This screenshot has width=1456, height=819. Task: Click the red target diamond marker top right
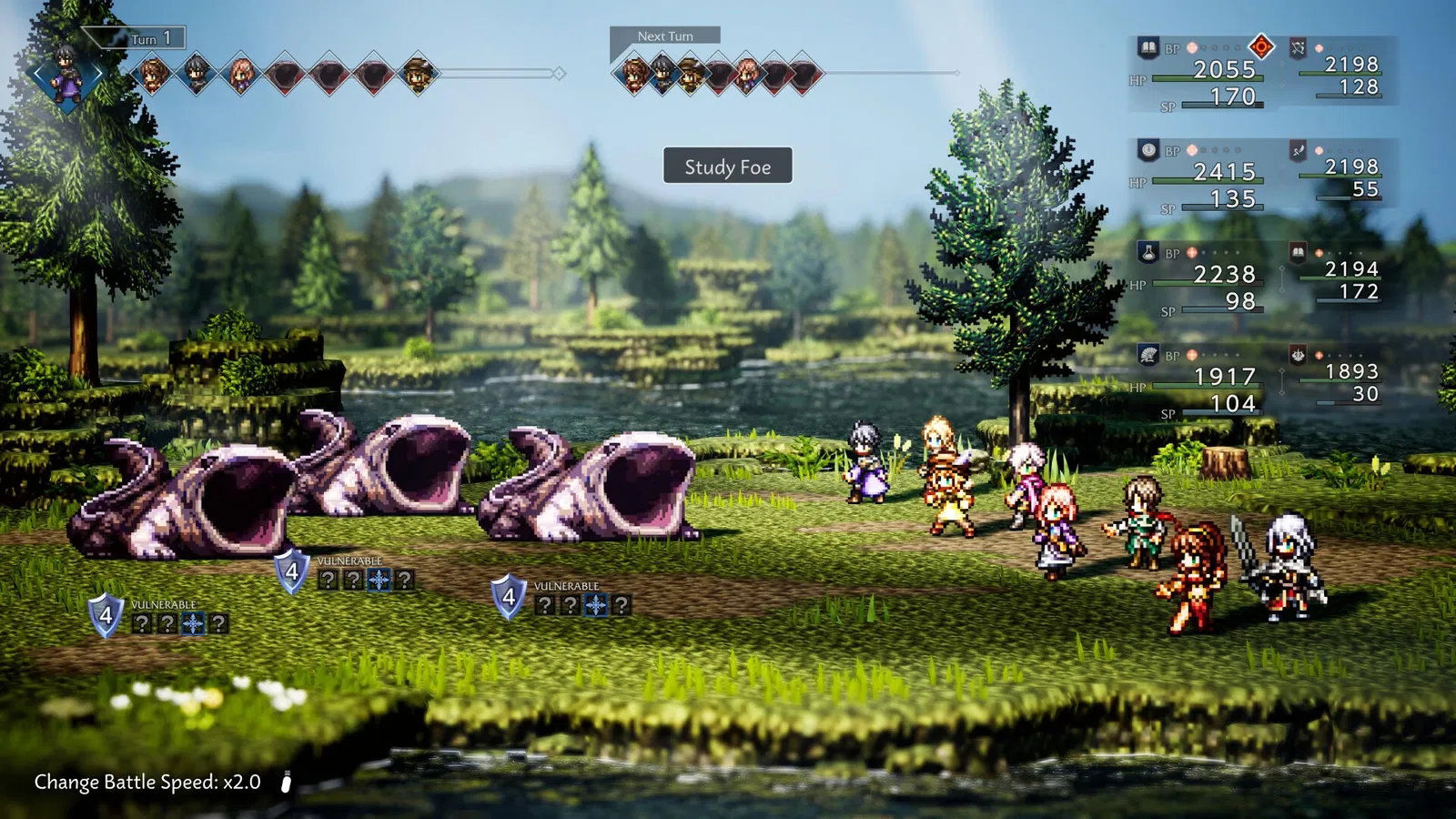click(1263, 48)
